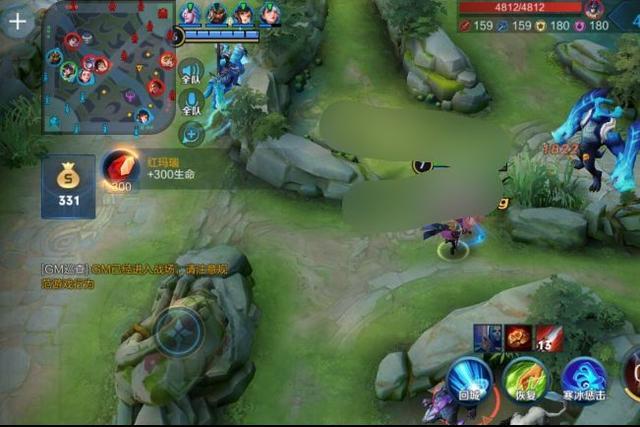Tap the plus button beside the minimap
The height and width of the screenshot is (427, 640).
click(18, 22)
